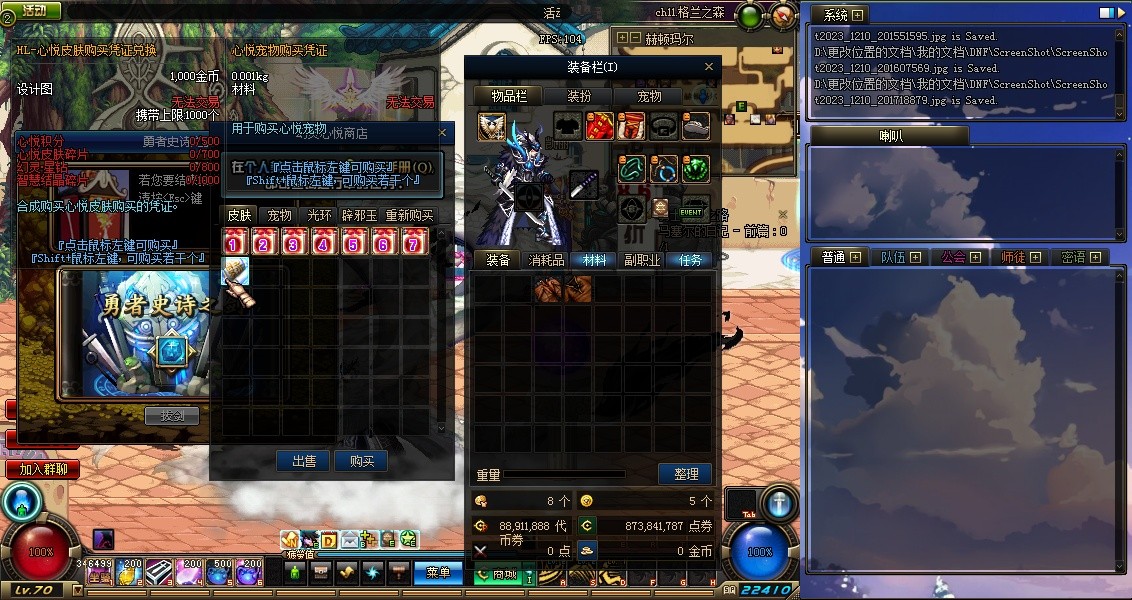Close the 装备栏 inventory window
1132x600 pixels.
[710, 67]
